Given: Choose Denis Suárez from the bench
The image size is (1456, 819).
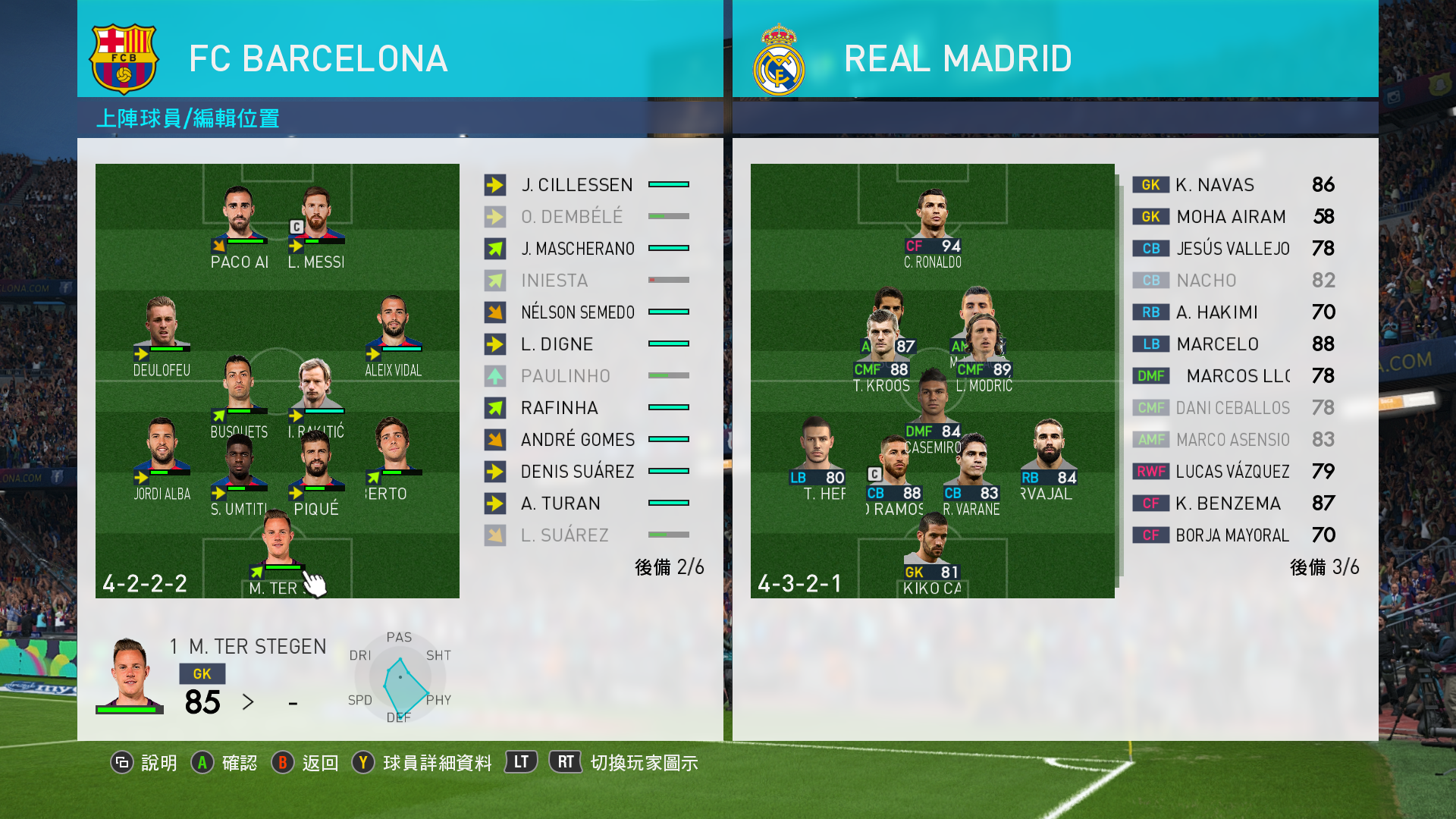Looking at the screenshot, I should [x=577, y=472].
